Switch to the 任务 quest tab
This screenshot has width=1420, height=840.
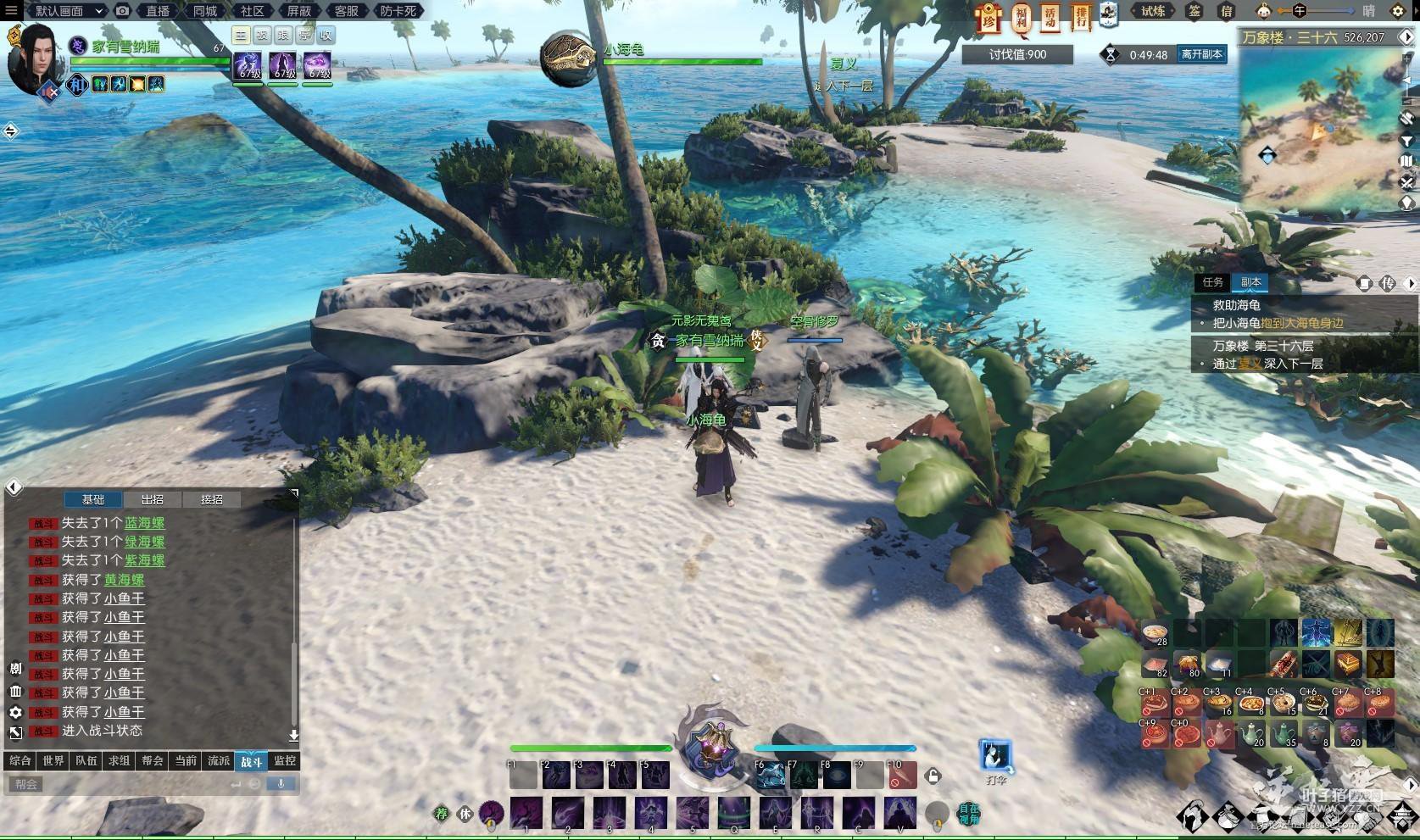pyautogui.click(x=1212, y=282)
